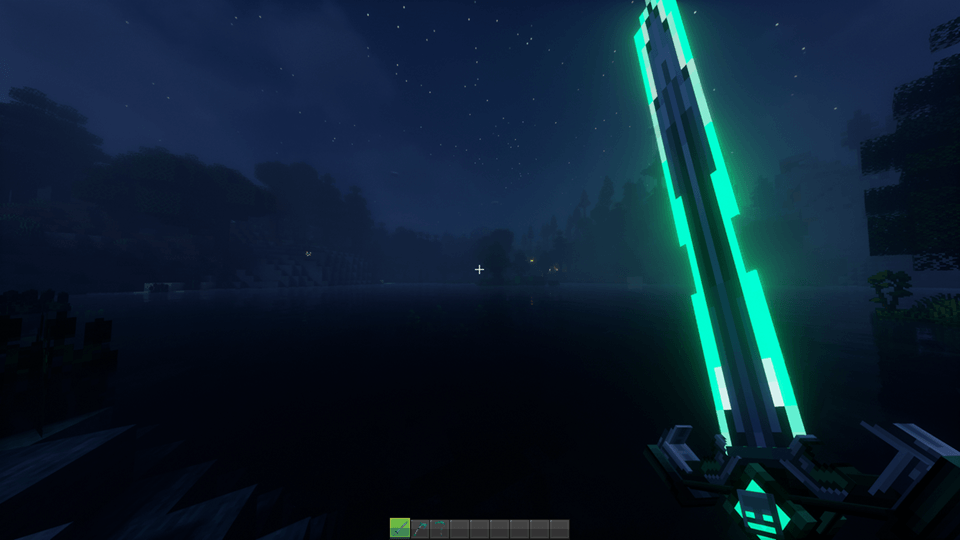This screenshot has height=540, width=960.
Task: Select the glowing sword hotbar slot
Action: click(400, 529)
